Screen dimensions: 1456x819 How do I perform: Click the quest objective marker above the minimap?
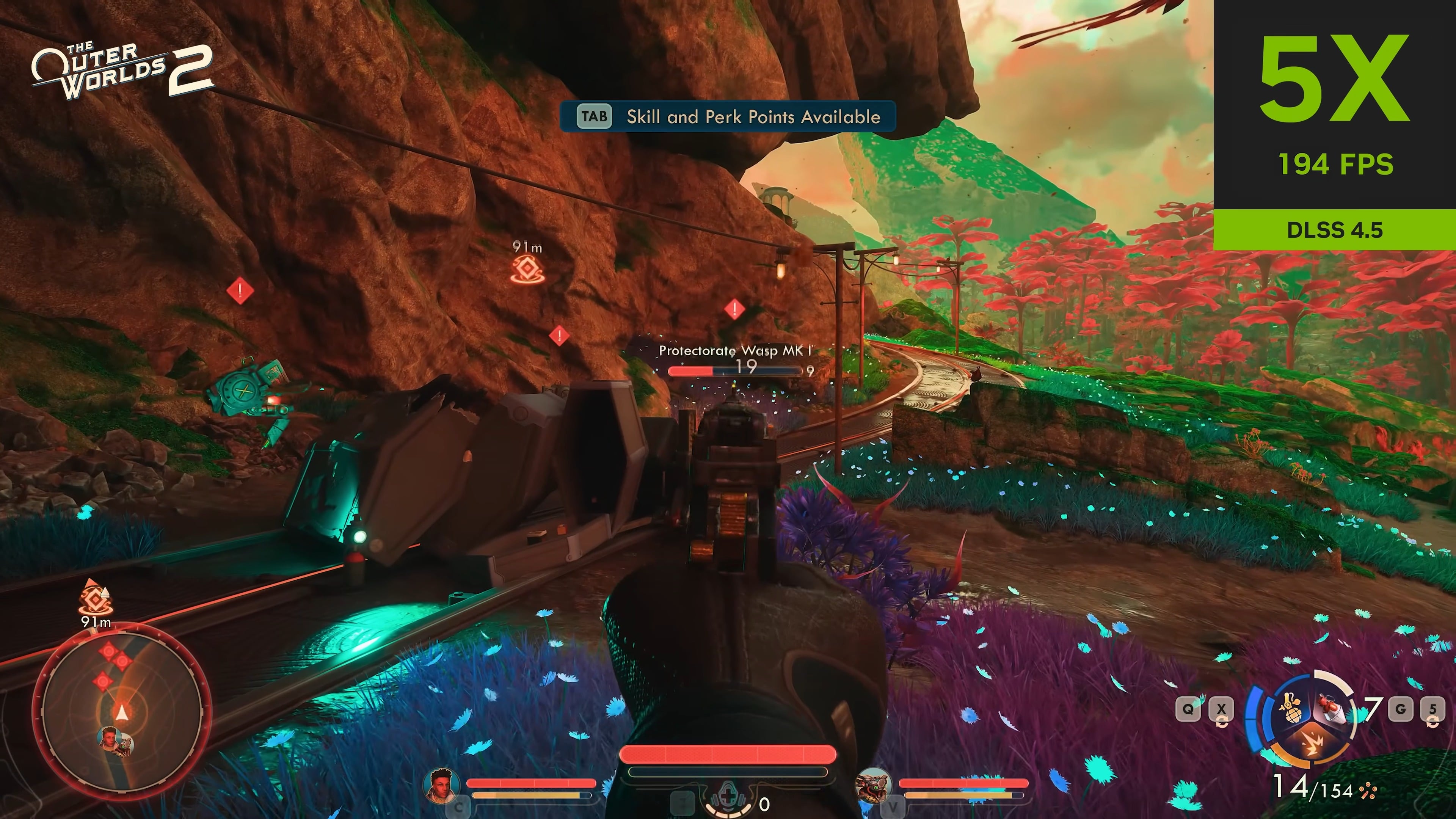pyautogui.click(x=96, y=599)
